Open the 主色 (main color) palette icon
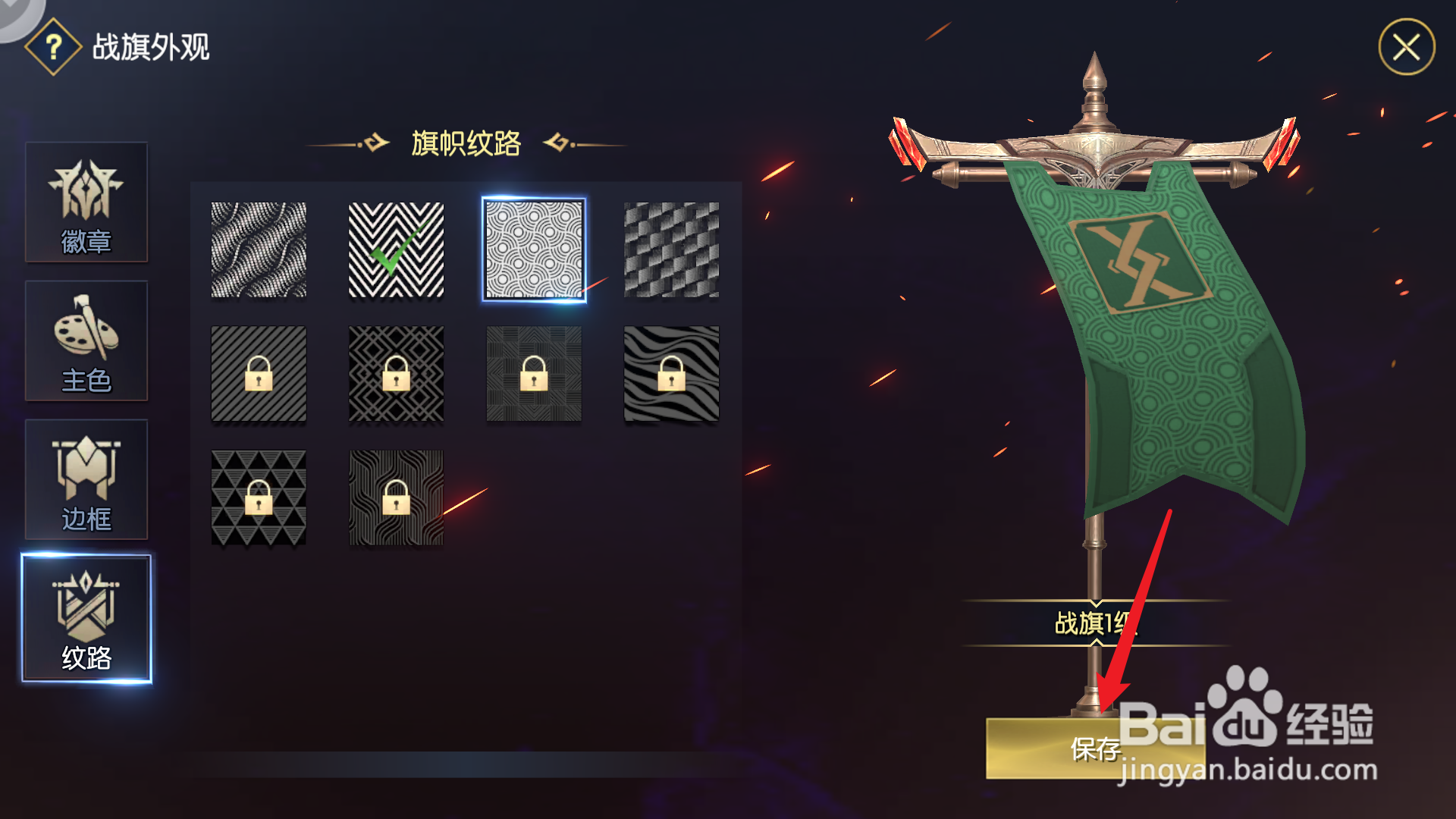This screenshot has height=819, width=1456. (86, 341)
